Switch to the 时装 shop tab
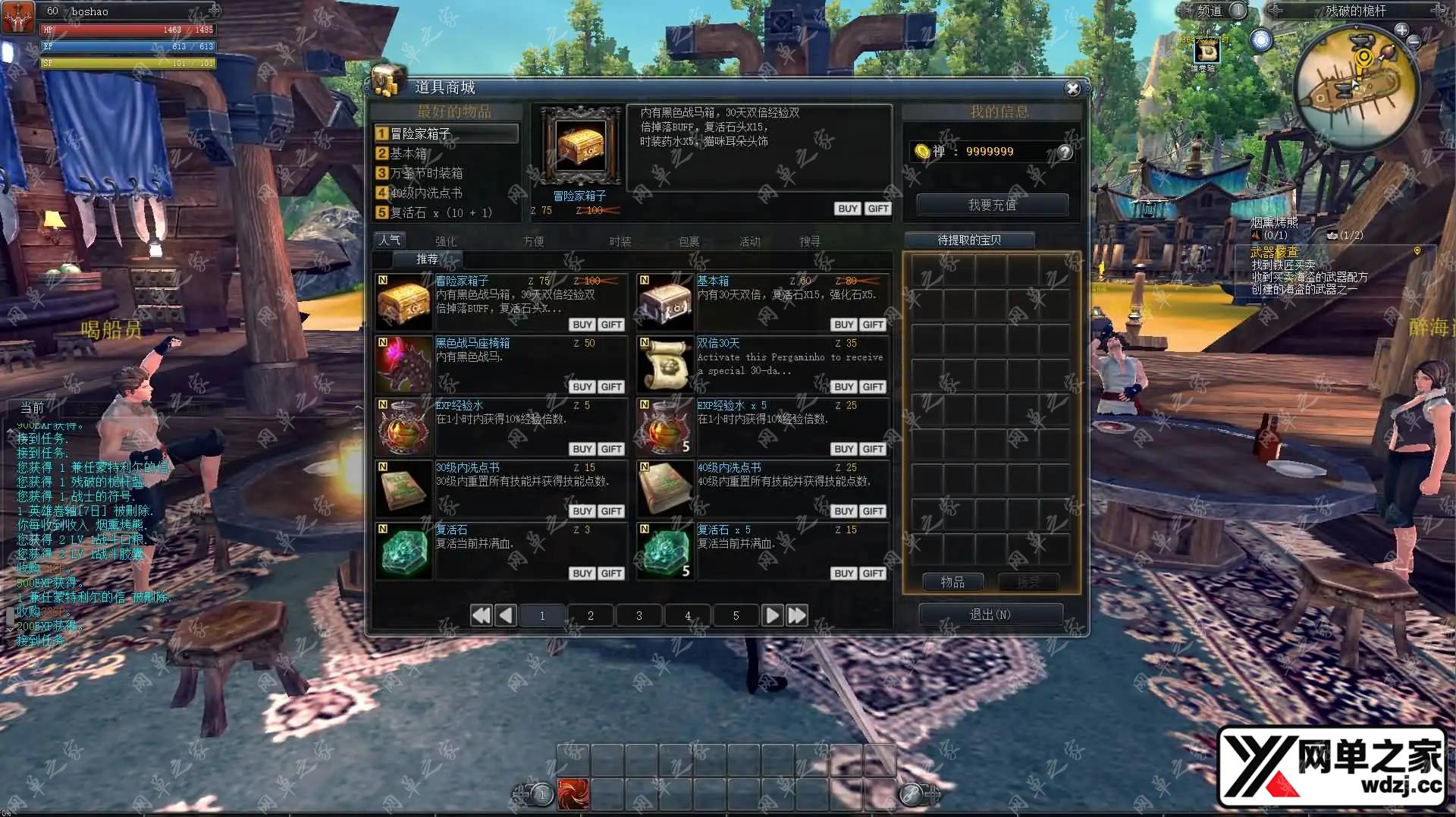 (620, 241)
